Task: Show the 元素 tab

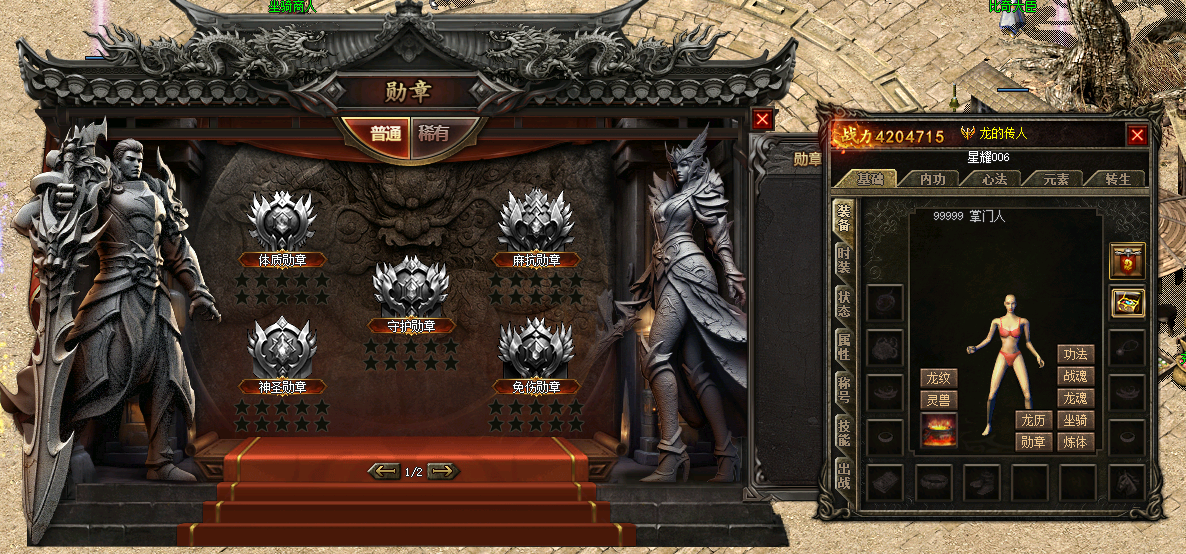Action: [x=1056, y=179]
